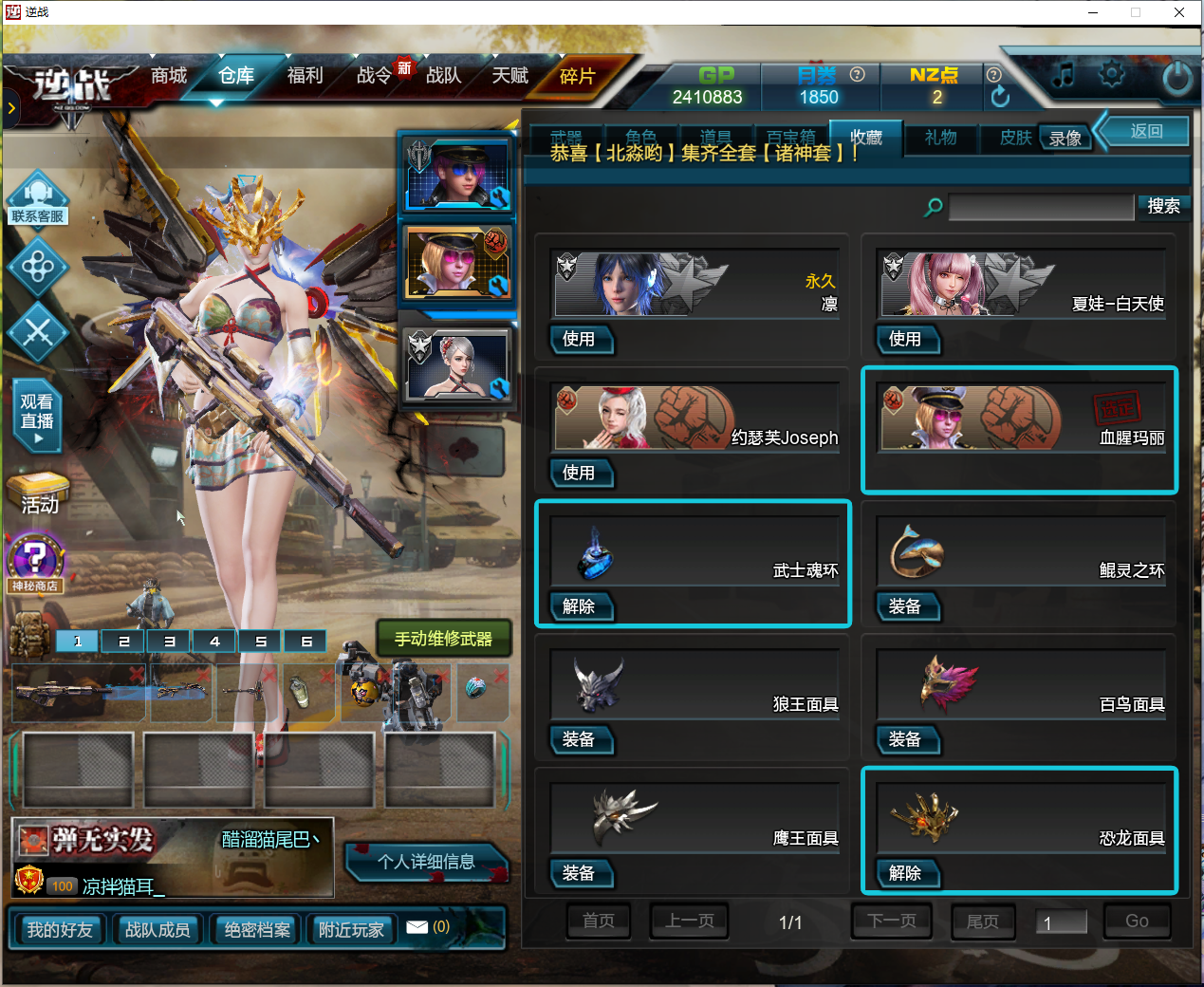Open the 碎片 fragments menu

click(577, 77)
